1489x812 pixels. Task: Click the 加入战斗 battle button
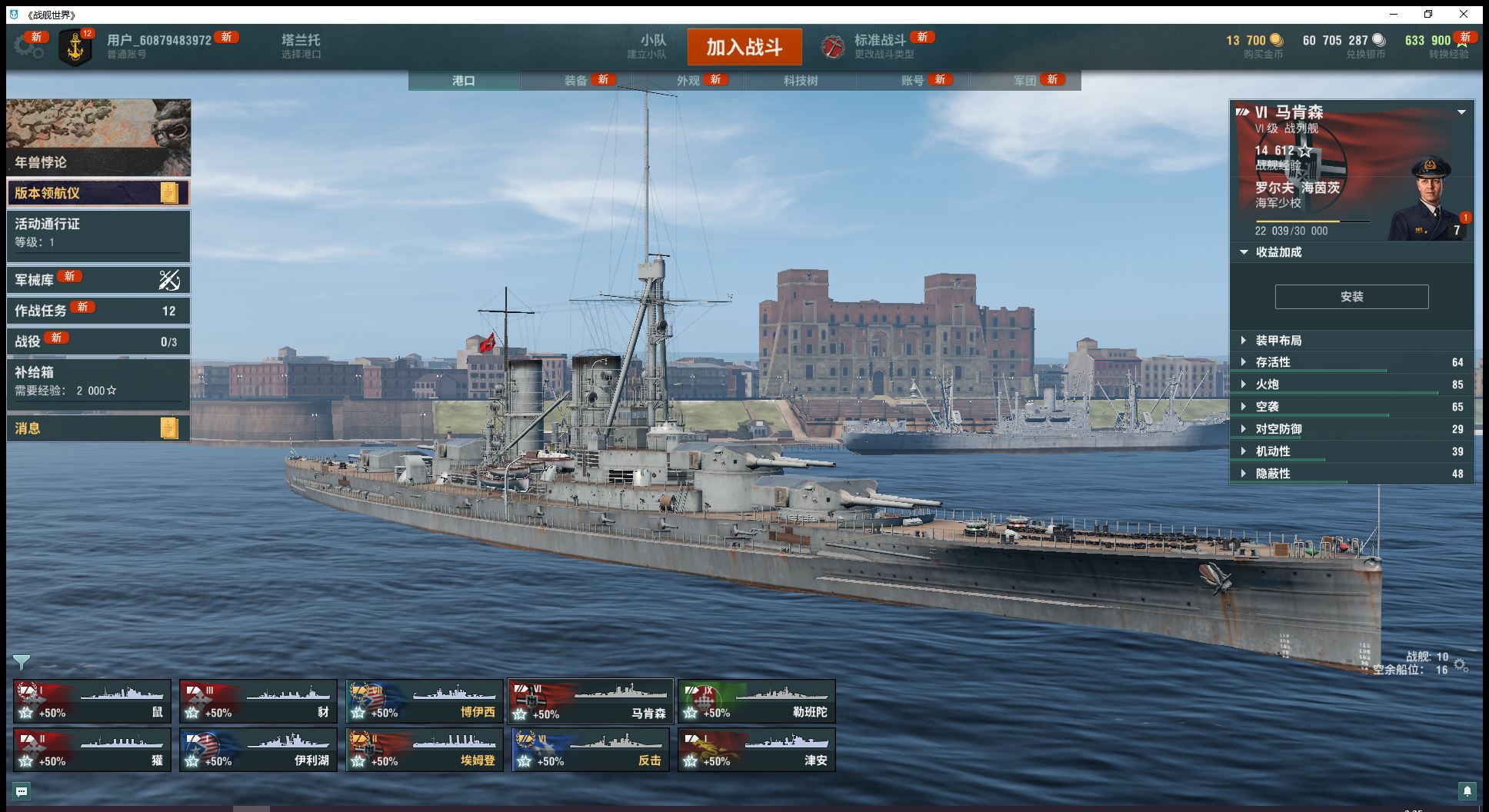click(744, 47)
